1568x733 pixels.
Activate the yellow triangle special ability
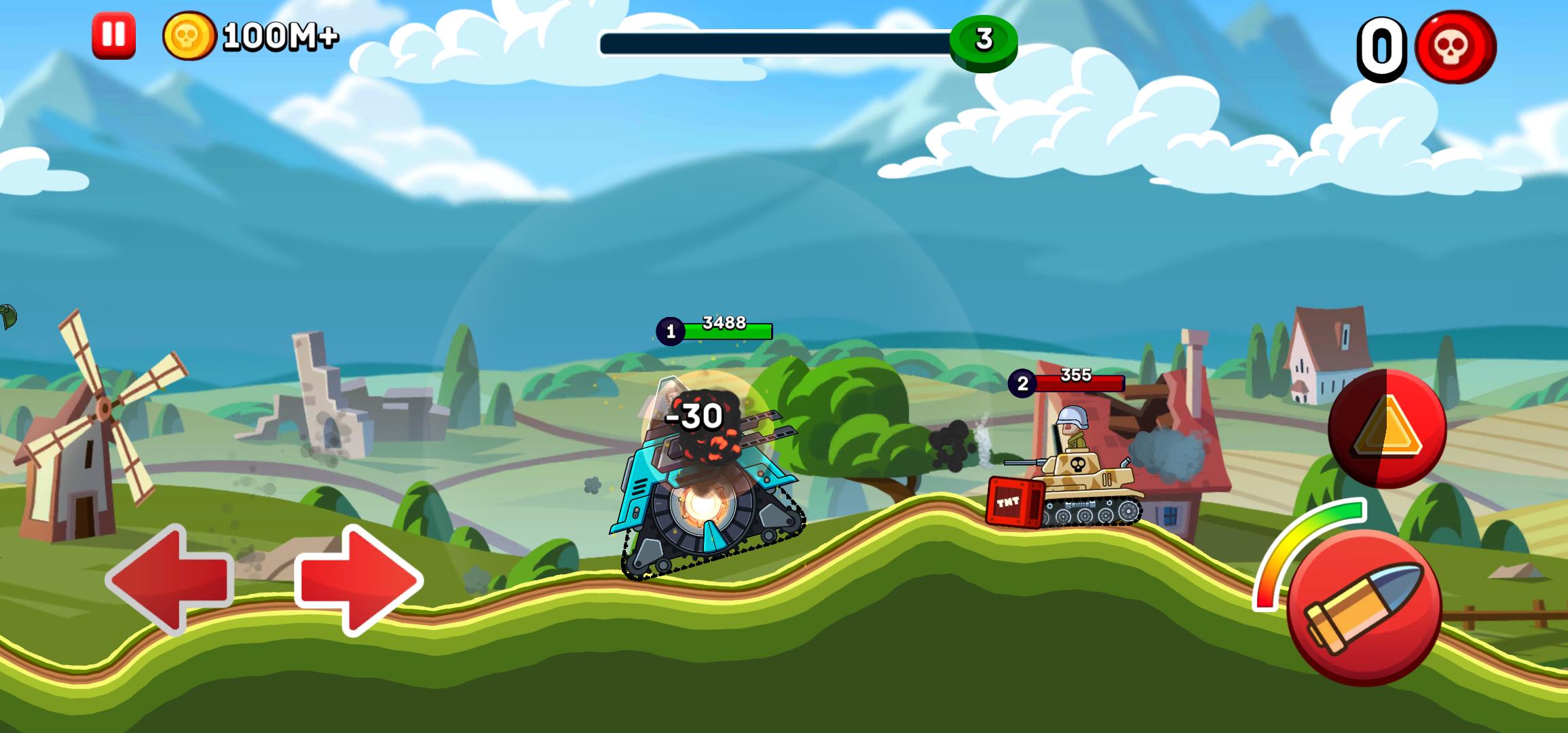pyautogui.click(x=1387, y=428)
